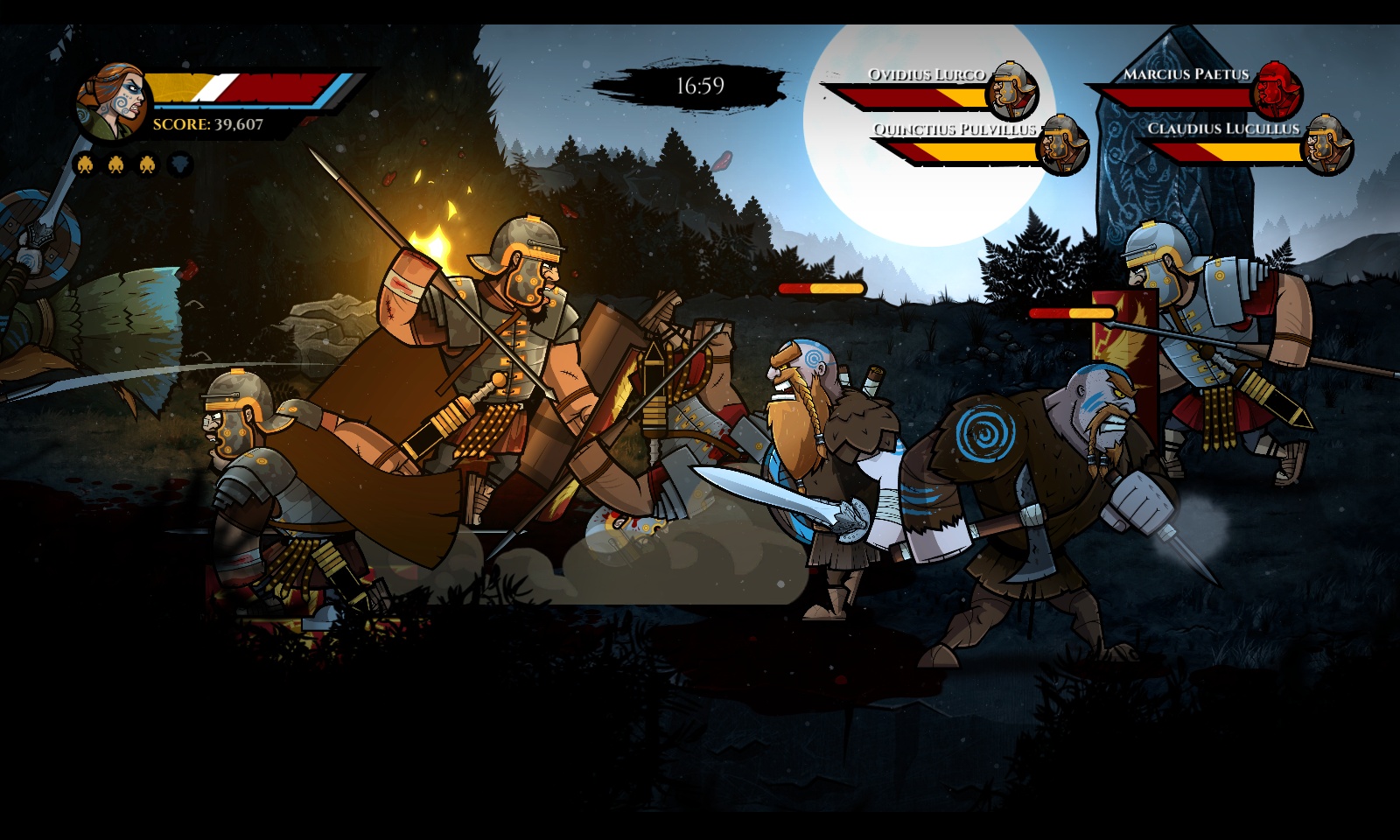Click the dark unlit rage token
The width and height of the screenshot is (1400, 840).
179,164
